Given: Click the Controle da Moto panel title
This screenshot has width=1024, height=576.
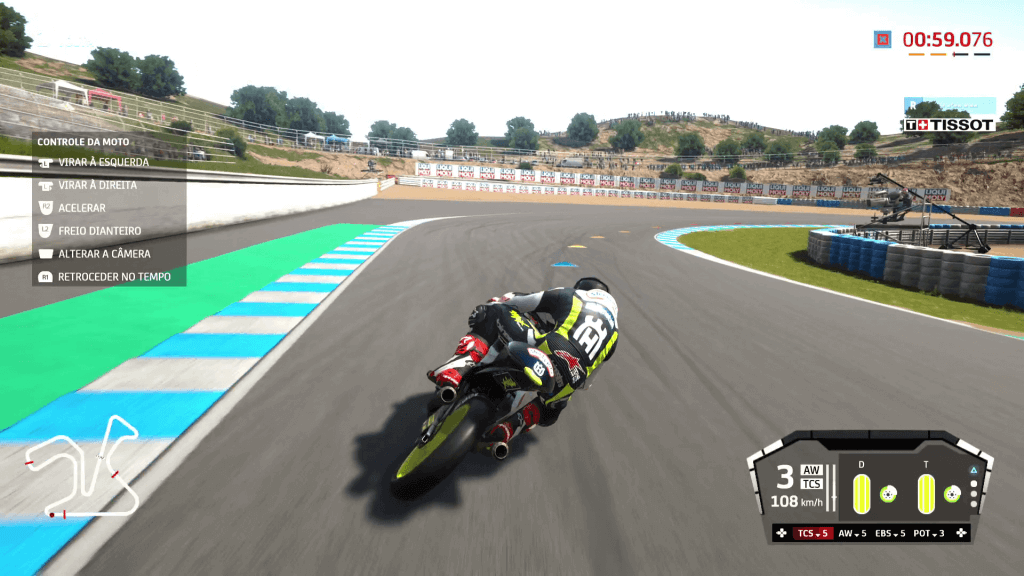Looking at the screenshot, I should click(79, 142).
